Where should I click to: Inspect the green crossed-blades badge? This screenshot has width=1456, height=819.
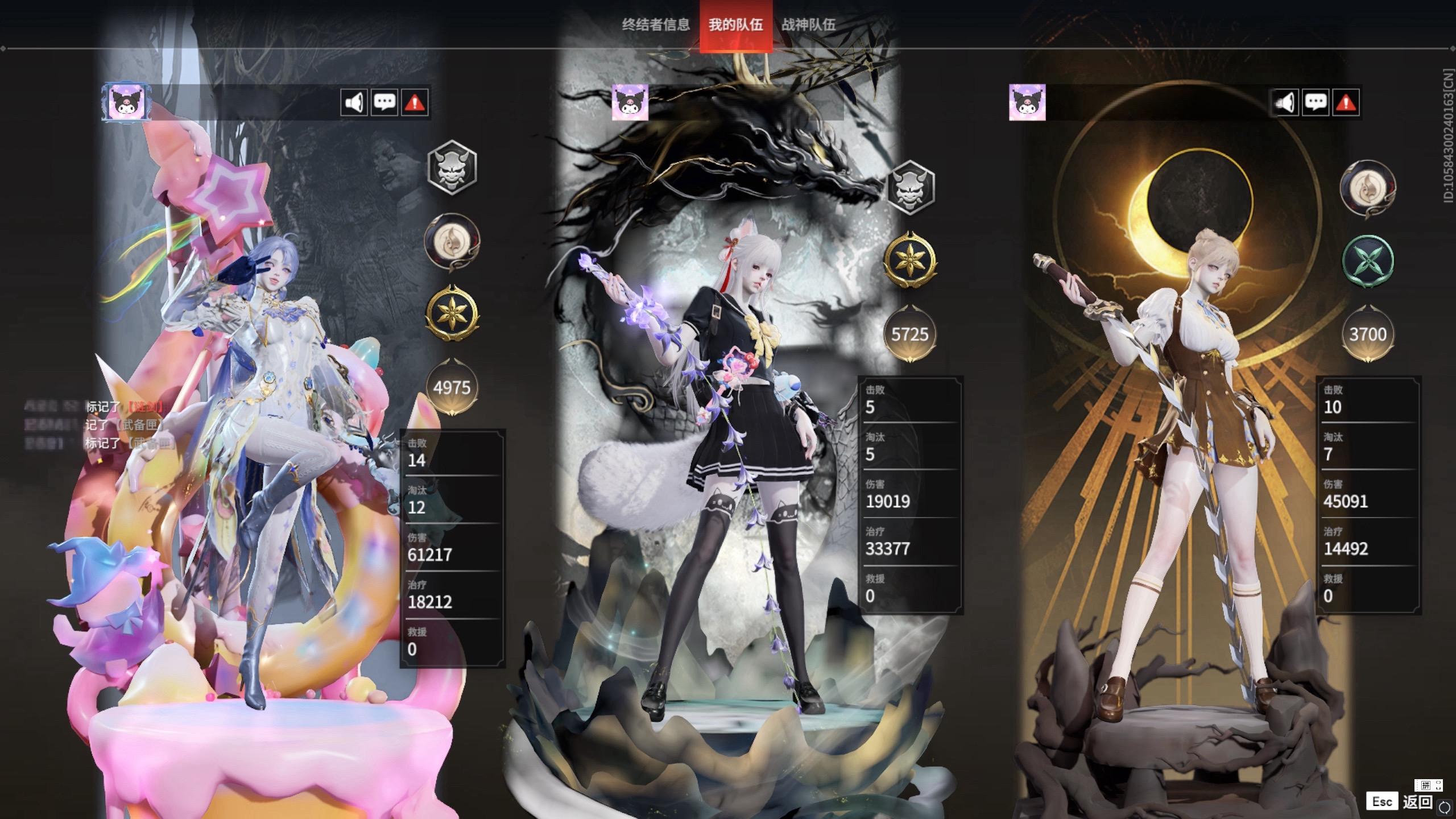coord(1368,261)
